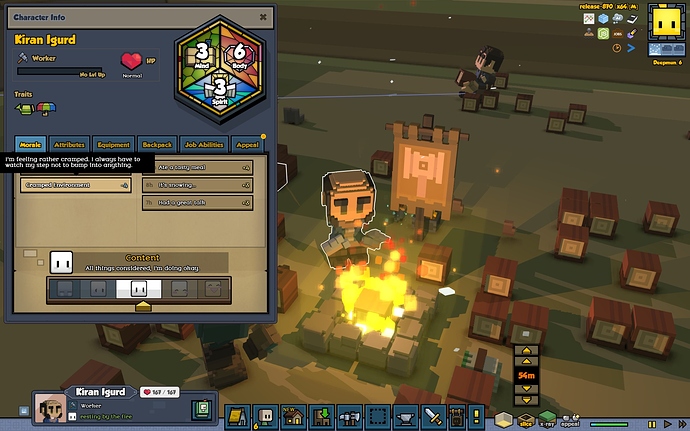Open the Equipment tab
The width and height of the screenshot is (690, 431).
coord(113,145)
